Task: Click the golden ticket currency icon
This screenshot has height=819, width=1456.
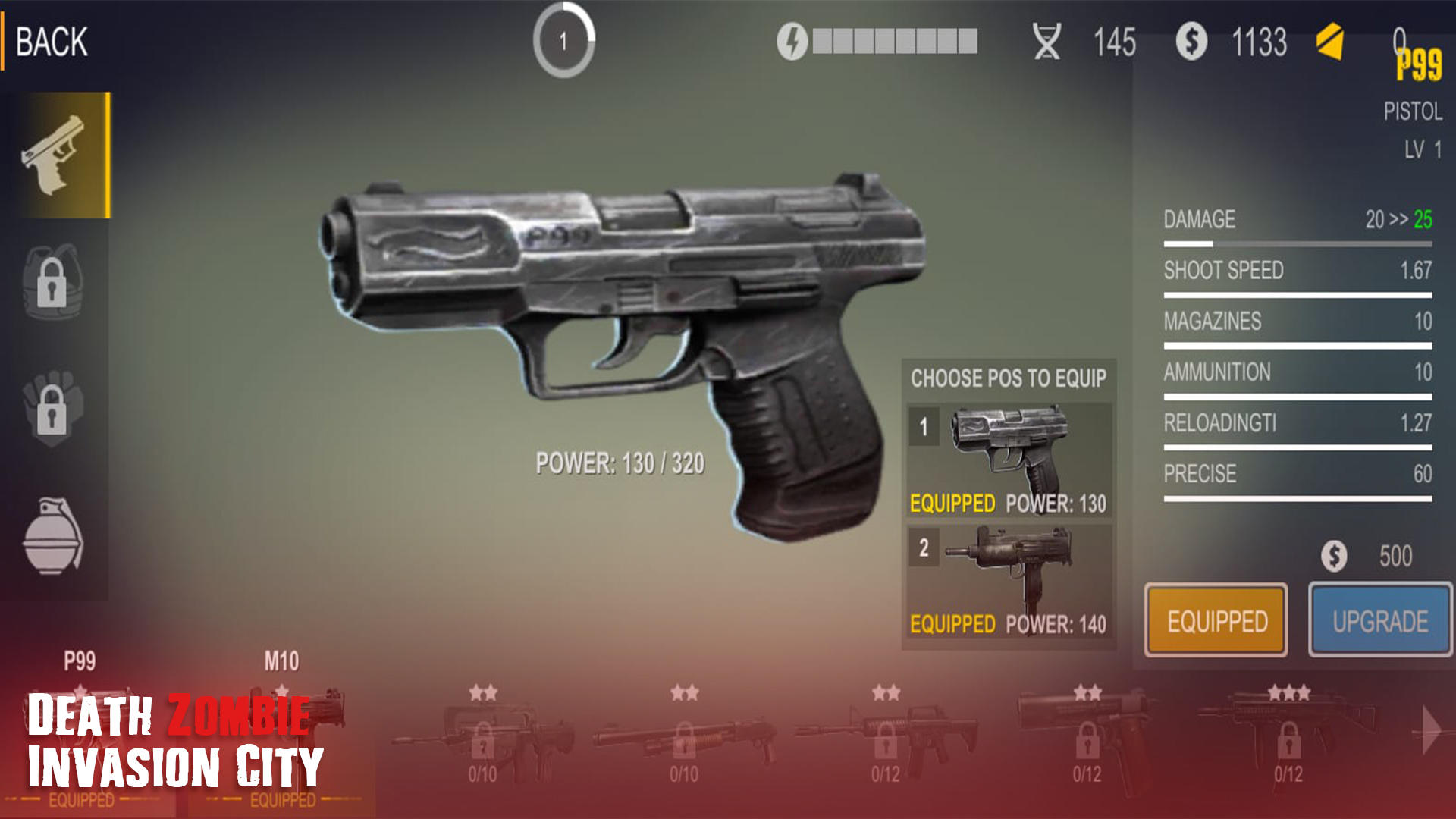Action: click(x=1332, y=42)
